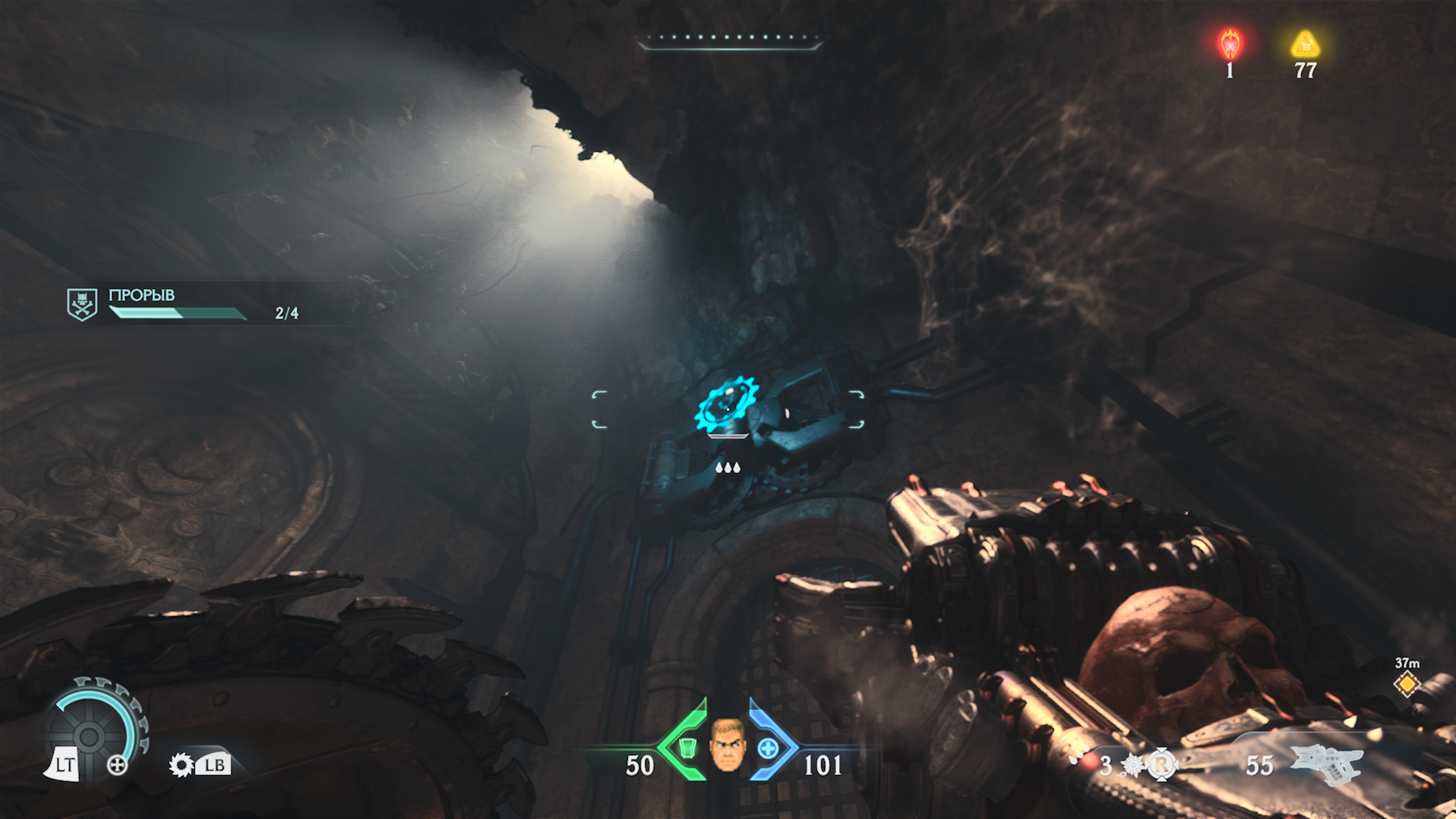1456x819 pixels.
Task: Click the red life sigil icon
Action: tap(1230, 44)
